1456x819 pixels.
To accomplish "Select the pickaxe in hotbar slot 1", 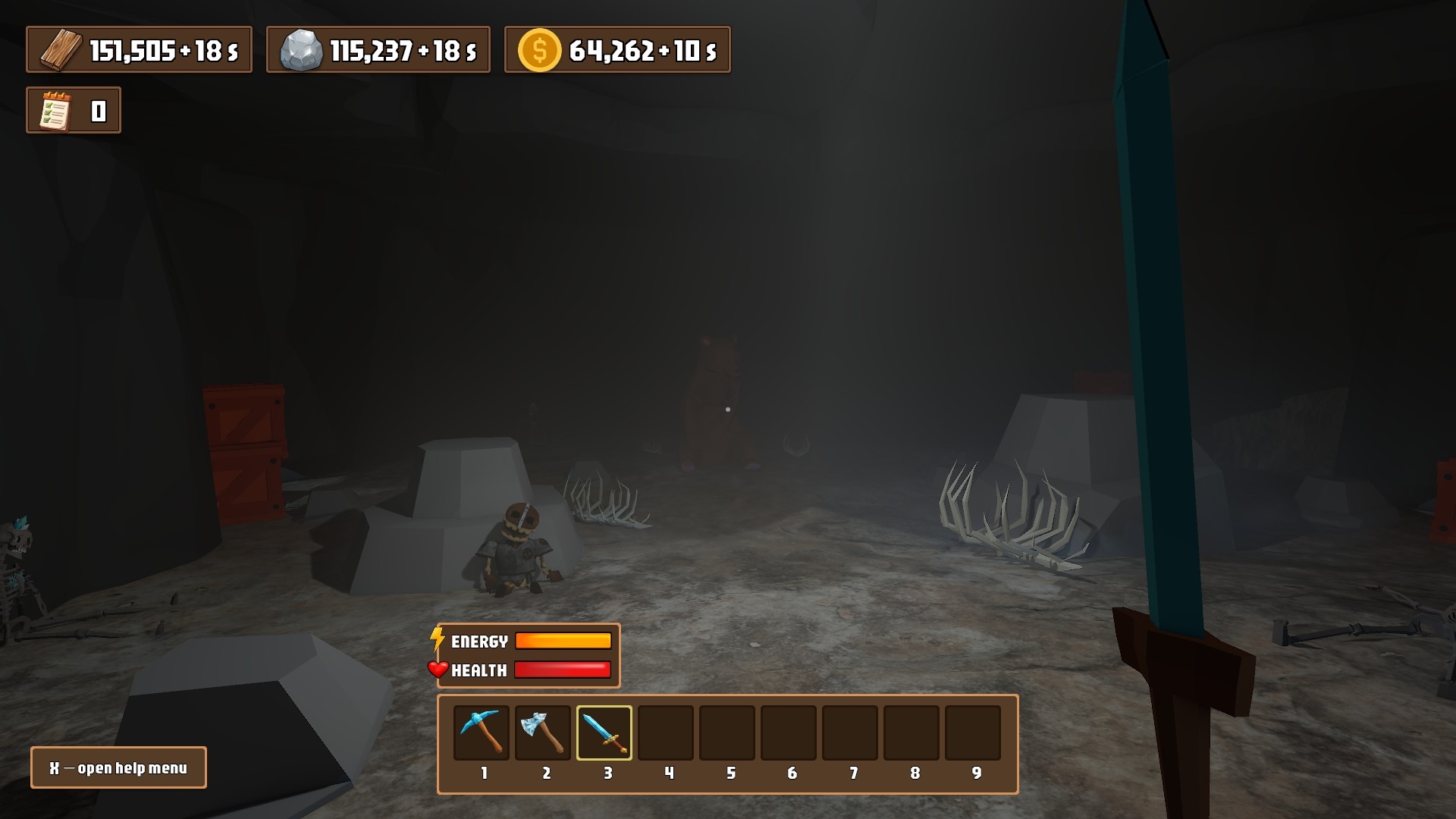I will (x=482, y=733).
